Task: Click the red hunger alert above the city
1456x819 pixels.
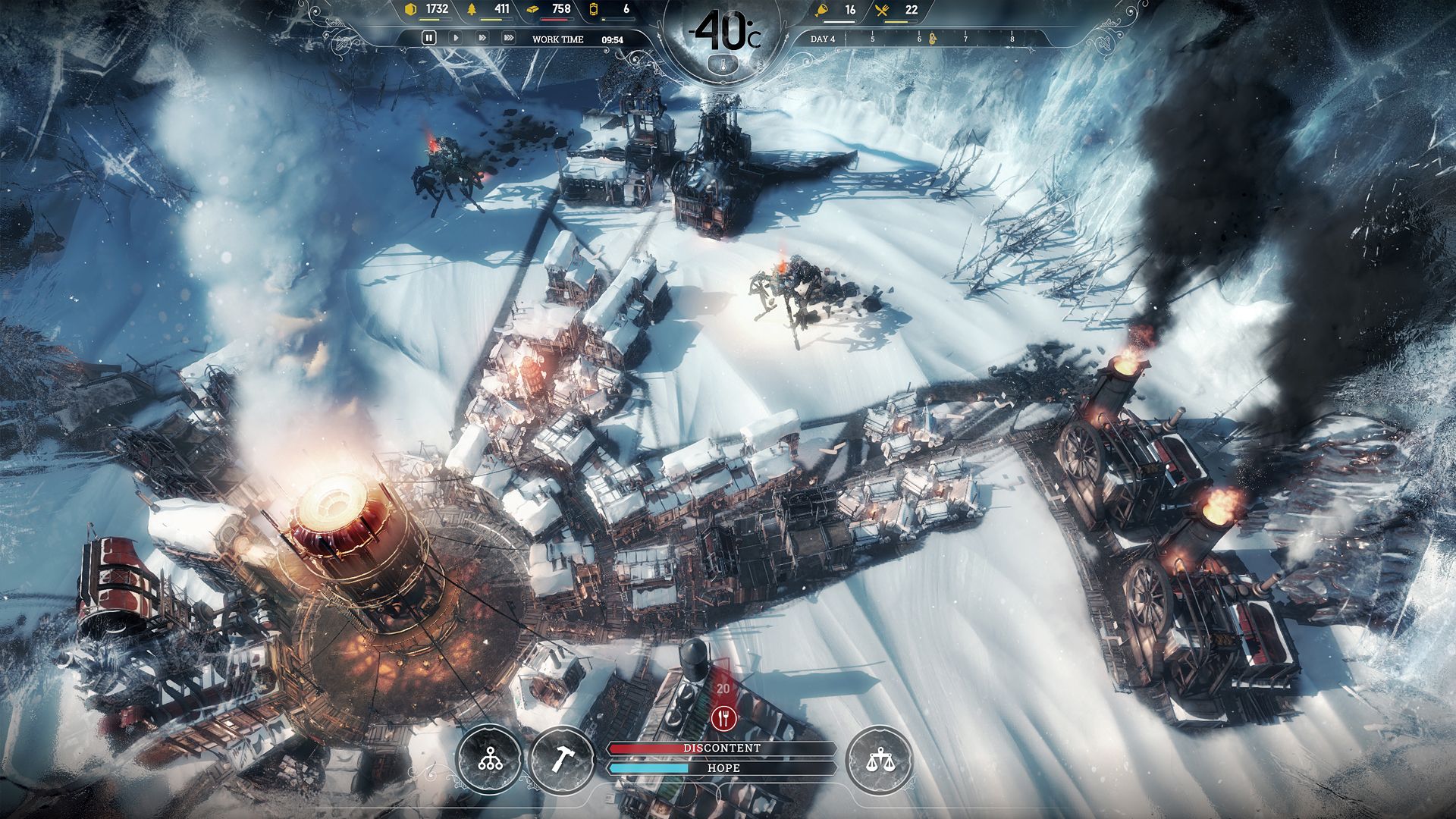Action: coord(723,717)
